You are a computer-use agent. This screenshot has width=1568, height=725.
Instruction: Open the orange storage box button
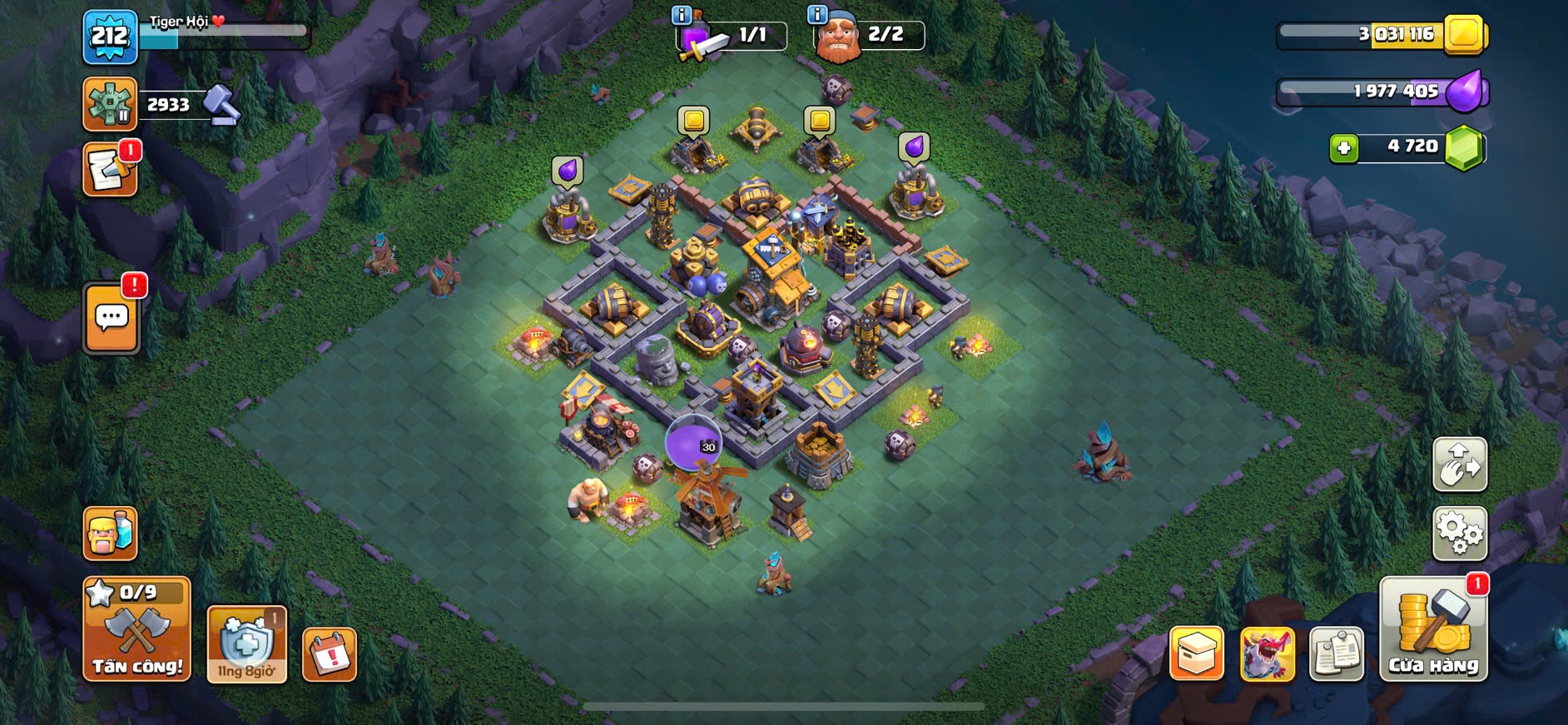pos(1196,654)
